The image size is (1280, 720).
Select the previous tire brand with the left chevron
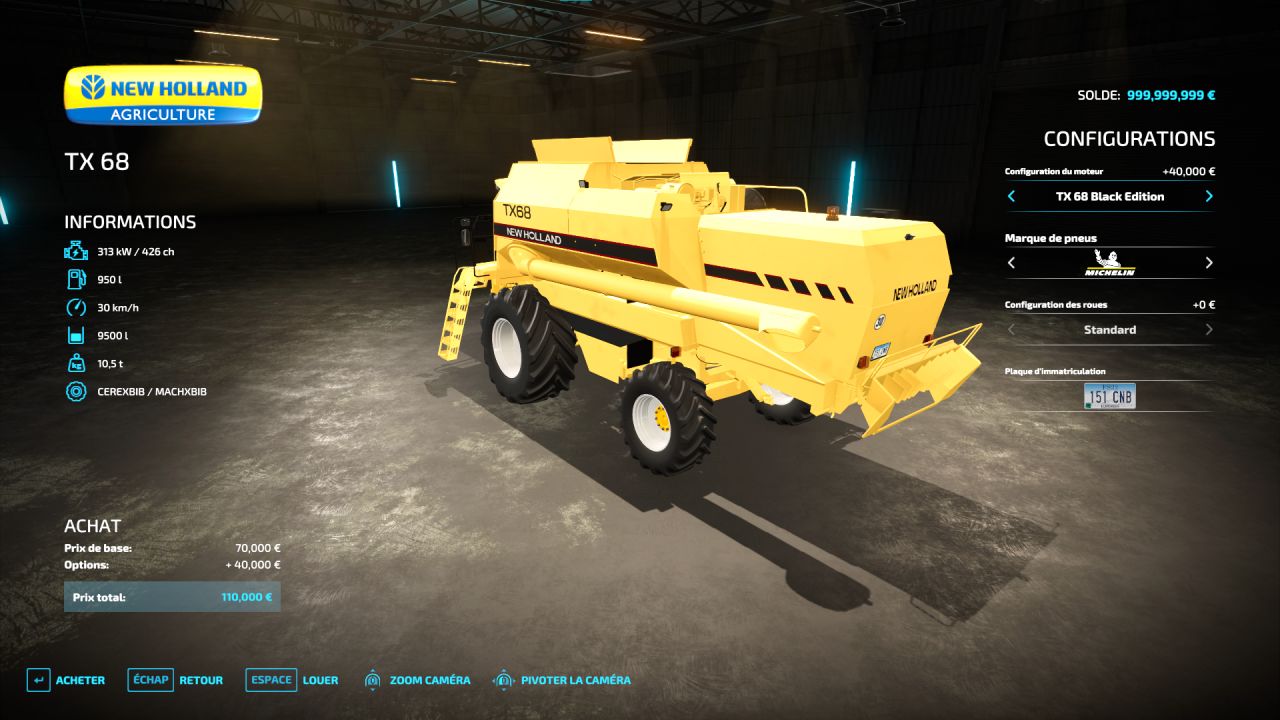click(1010, 263)
